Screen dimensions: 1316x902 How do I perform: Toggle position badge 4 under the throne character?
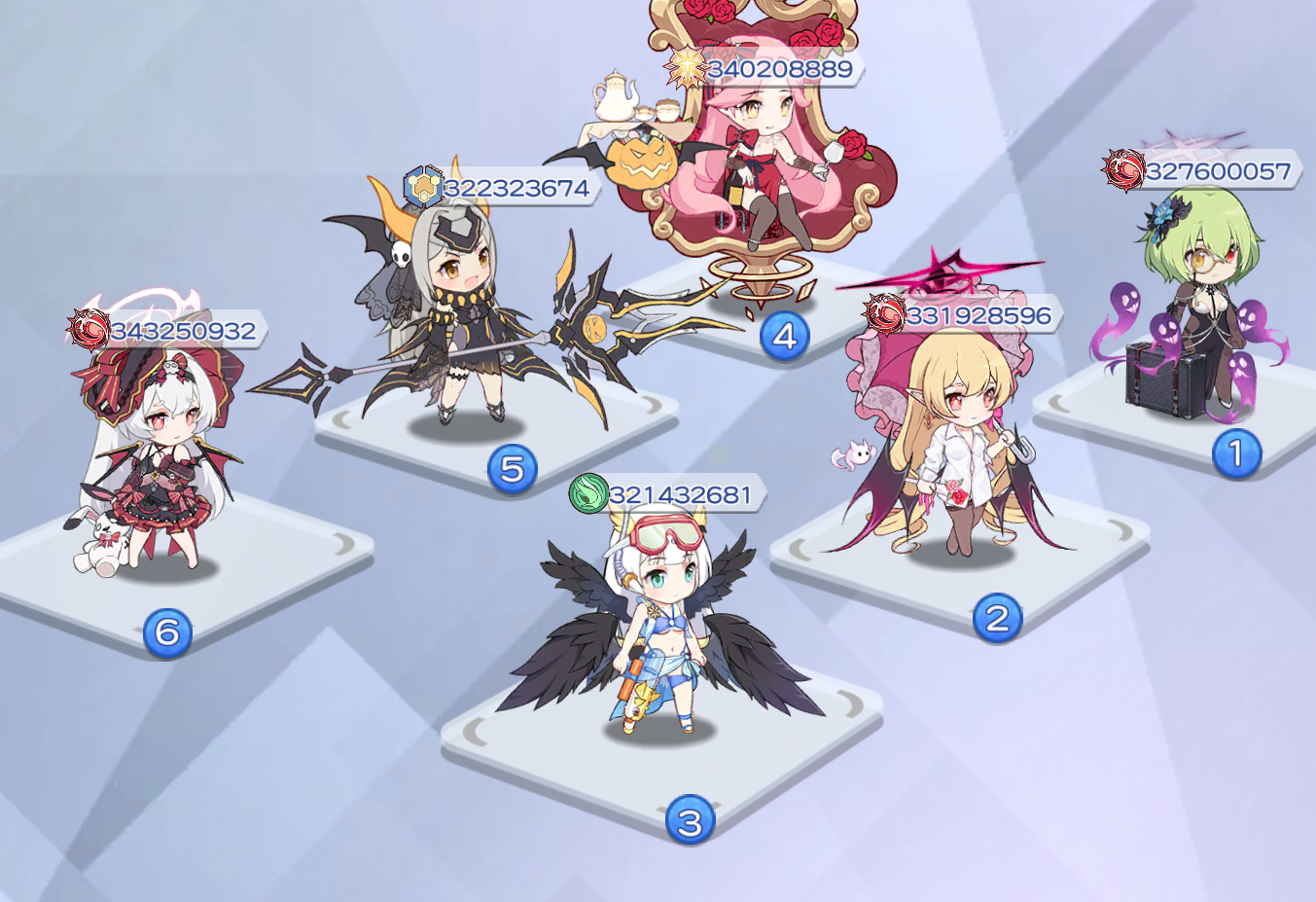pos(784,334)
